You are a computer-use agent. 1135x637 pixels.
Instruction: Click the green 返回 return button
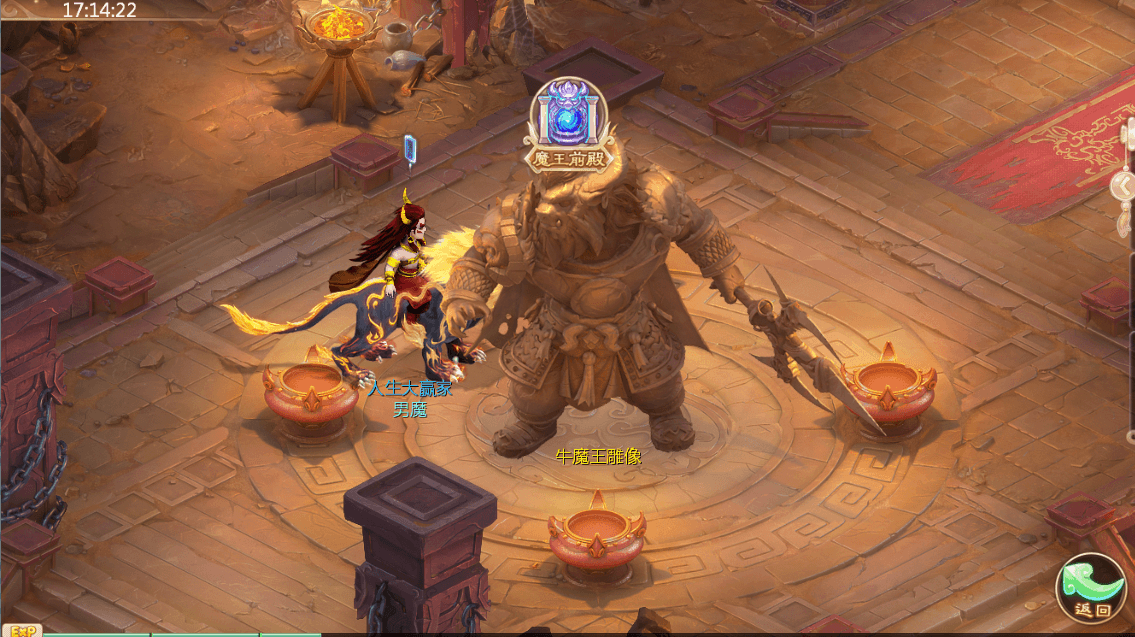click(1090, 588)
